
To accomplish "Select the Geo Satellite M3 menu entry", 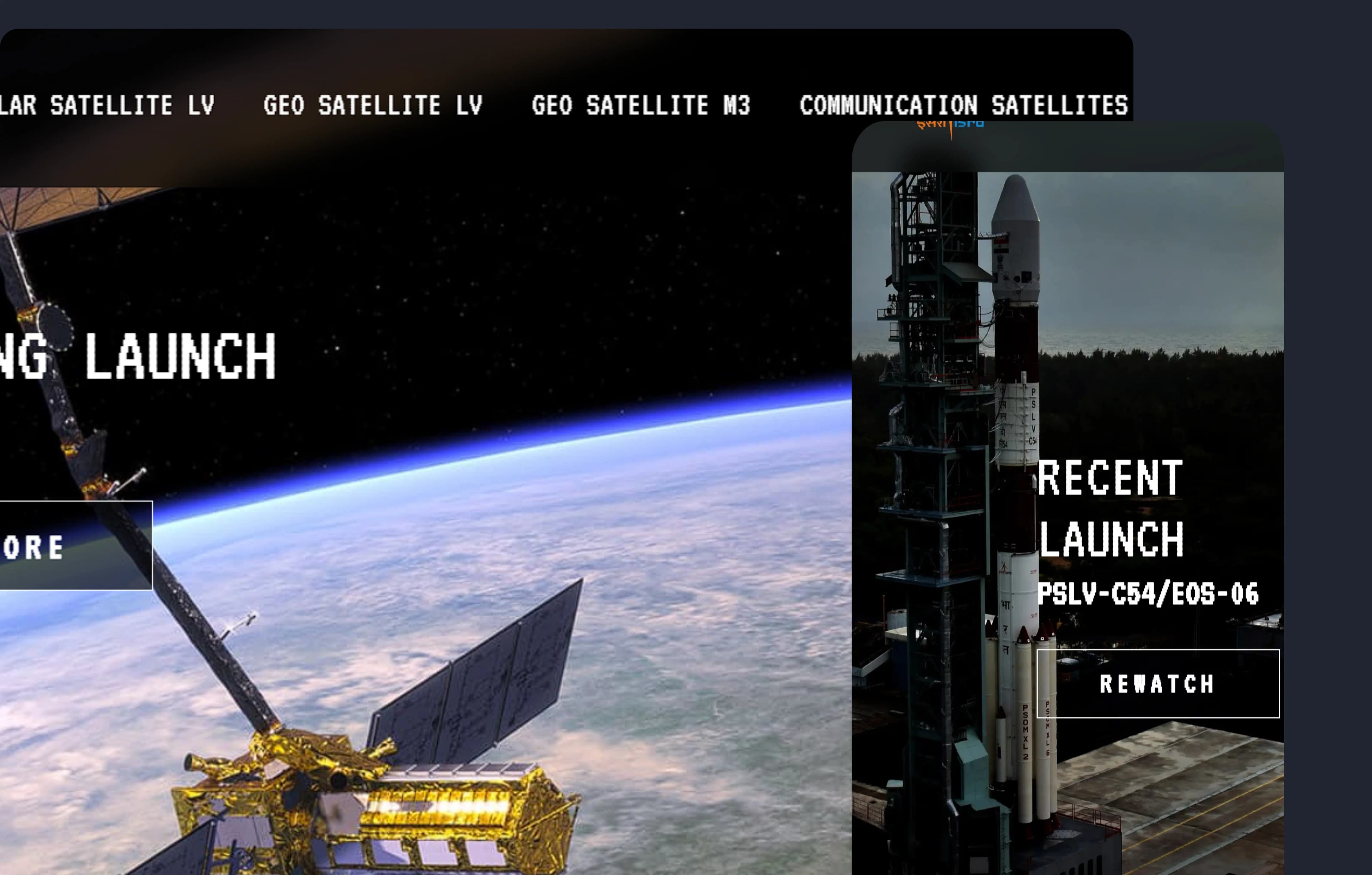I will [640, 105].
